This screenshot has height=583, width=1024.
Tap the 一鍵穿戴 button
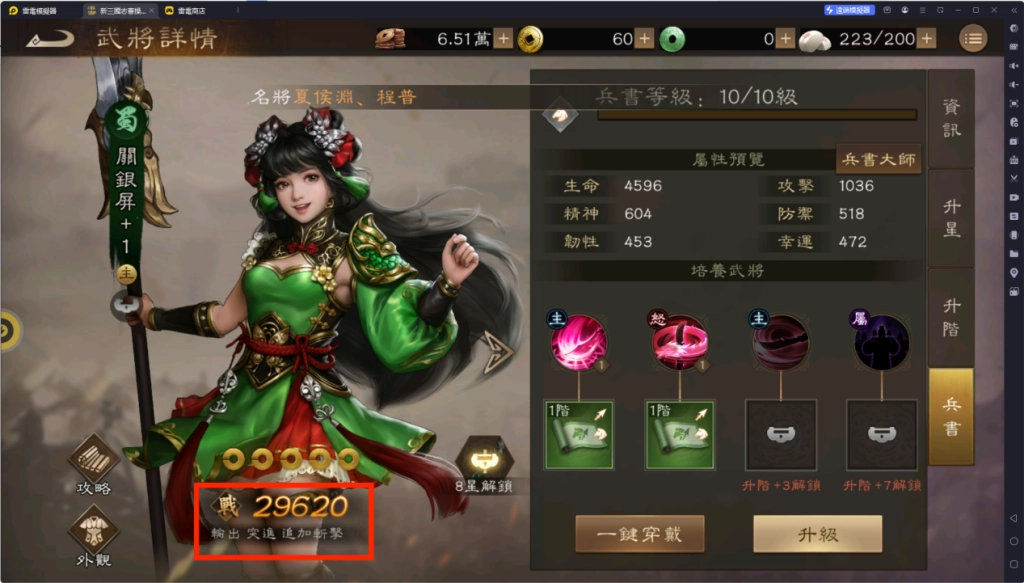point(640,534)
